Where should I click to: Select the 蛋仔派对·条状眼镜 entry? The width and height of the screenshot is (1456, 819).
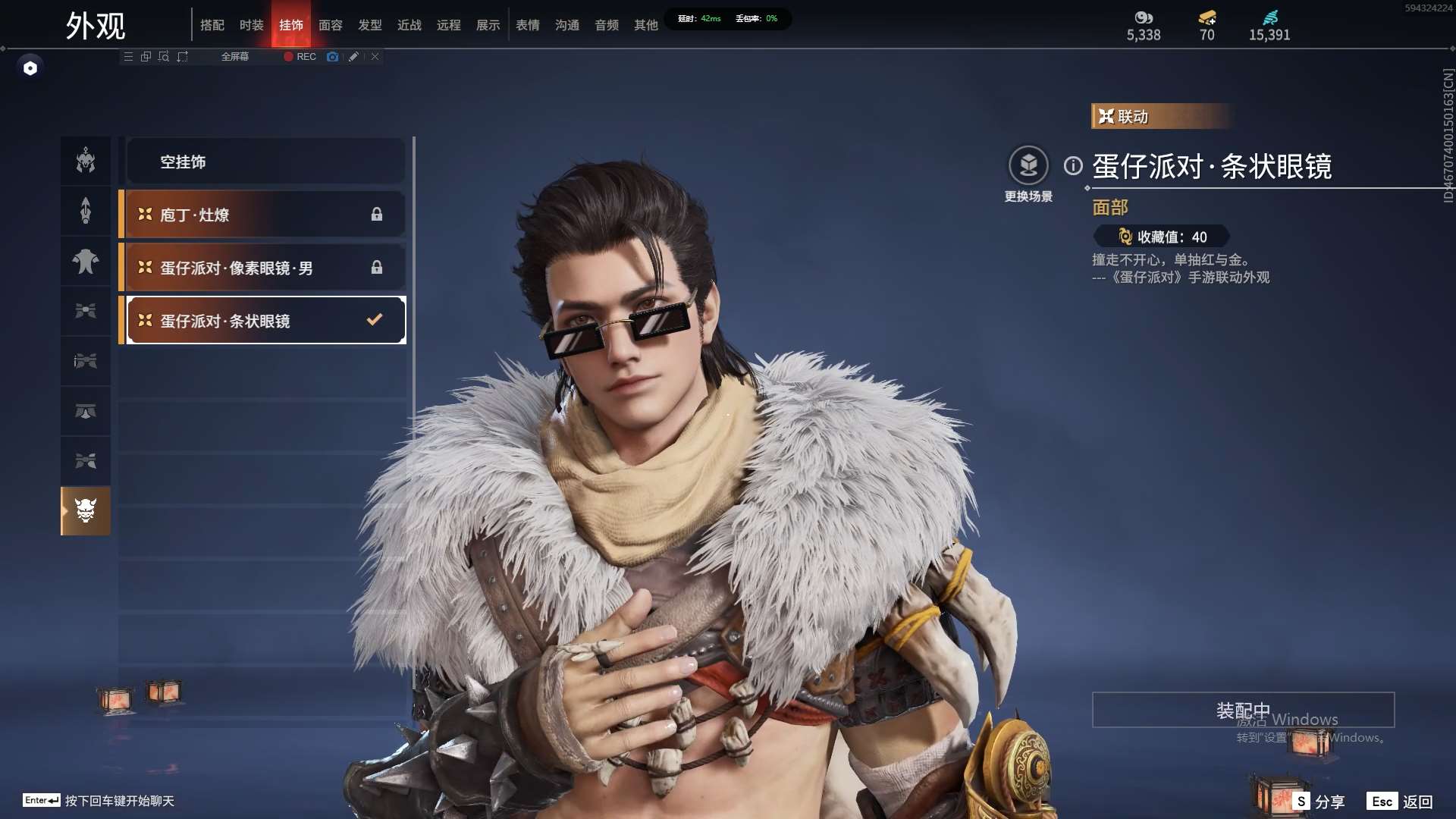(x=264, y=321)
